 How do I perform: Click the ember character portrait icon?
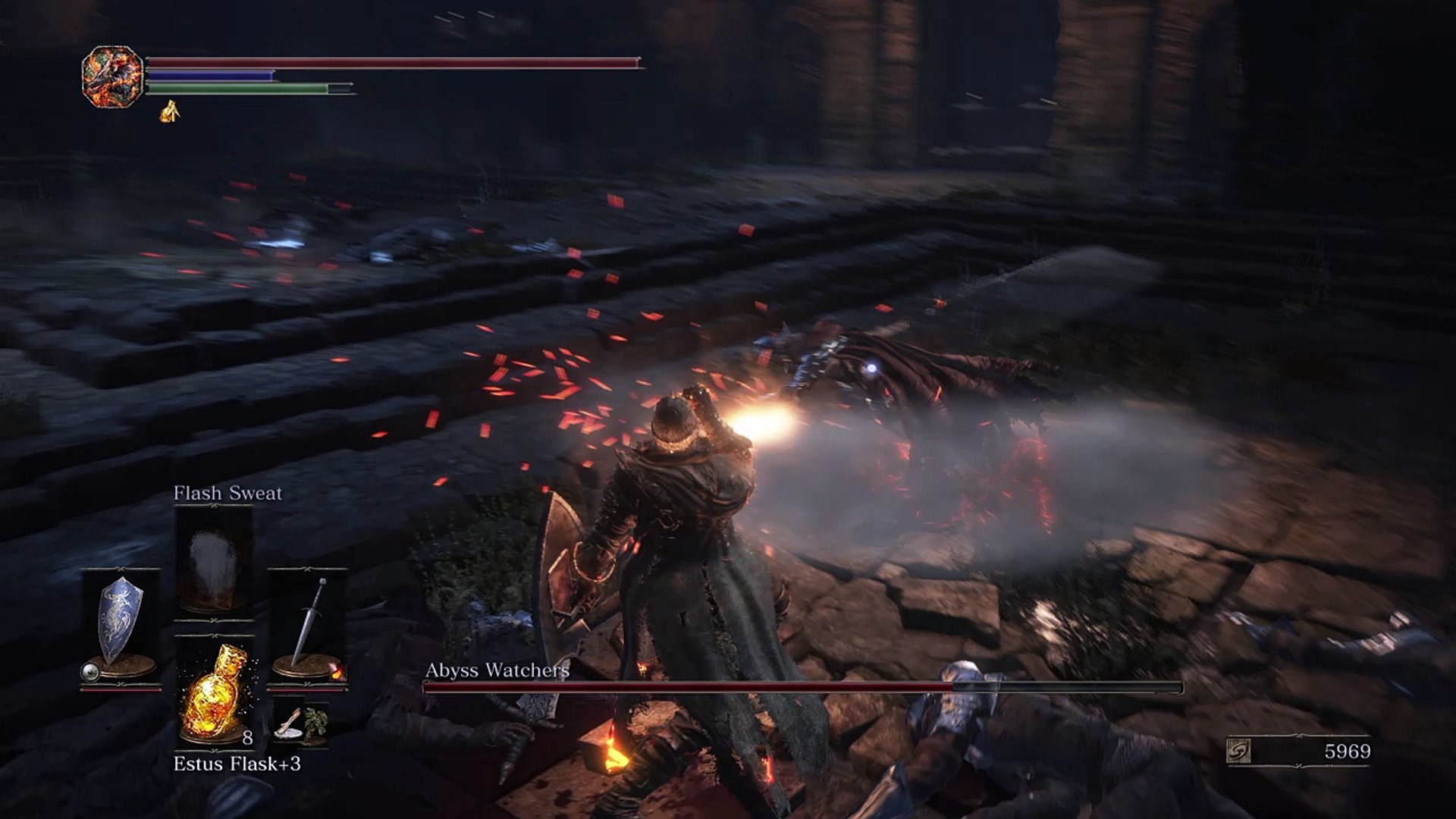[x=112, y=77]
